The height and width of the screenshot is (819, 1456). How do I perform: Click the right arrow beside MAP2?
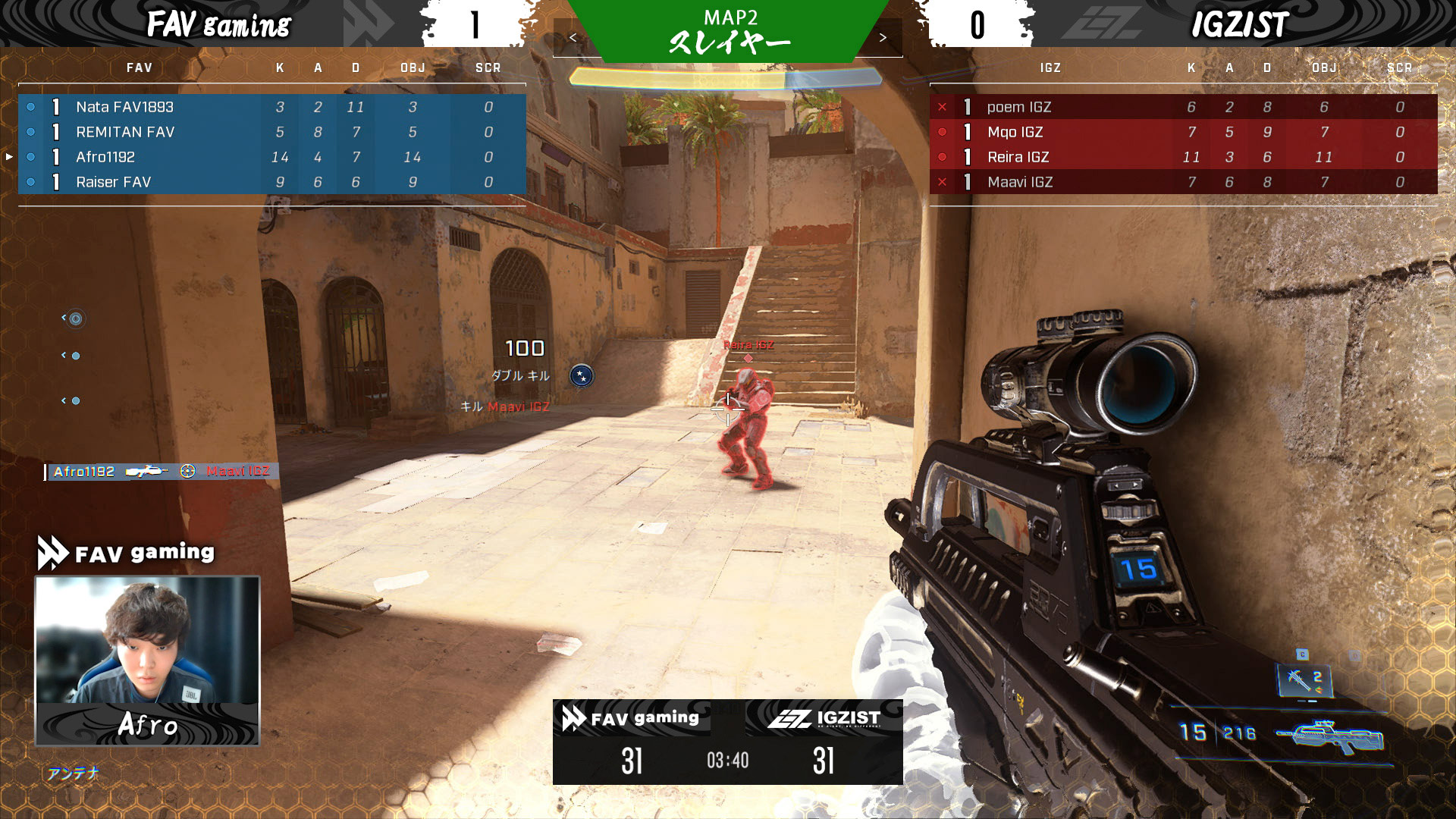click(883, 38)
